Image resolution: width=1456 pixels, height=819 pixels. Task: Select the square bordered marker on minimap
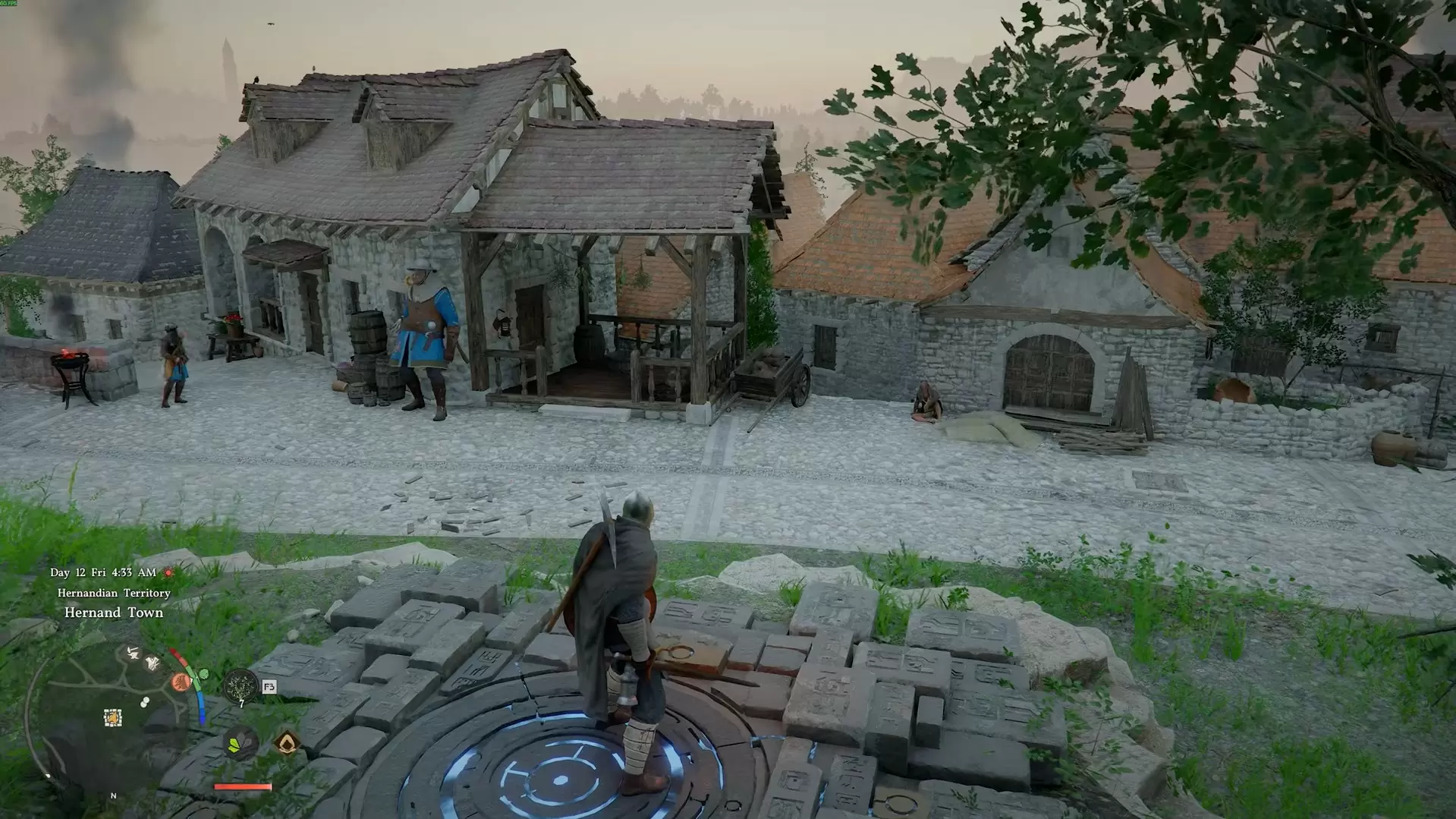click(x=112, y=717)
